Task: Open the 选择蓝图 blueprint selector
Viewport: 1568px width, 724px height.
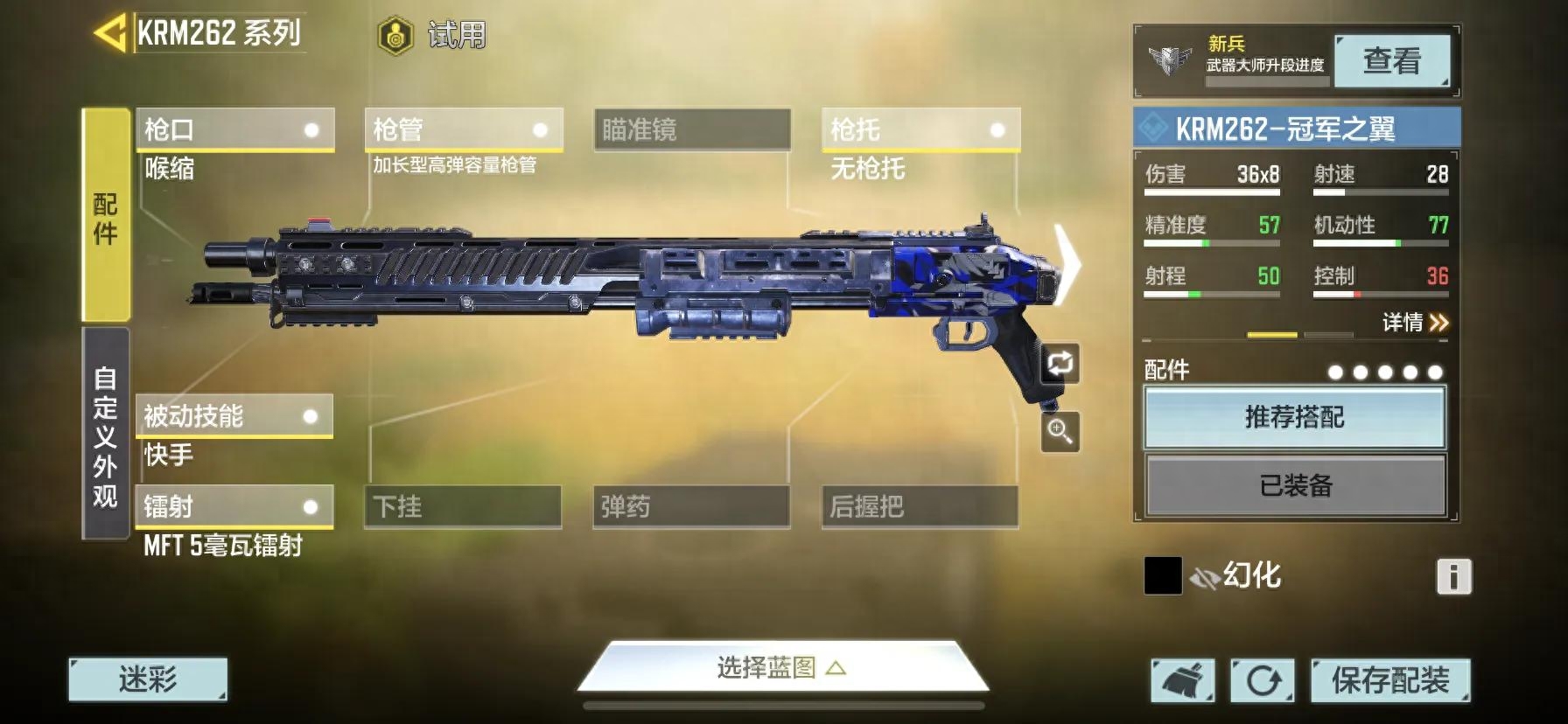Action: [781, 669]
